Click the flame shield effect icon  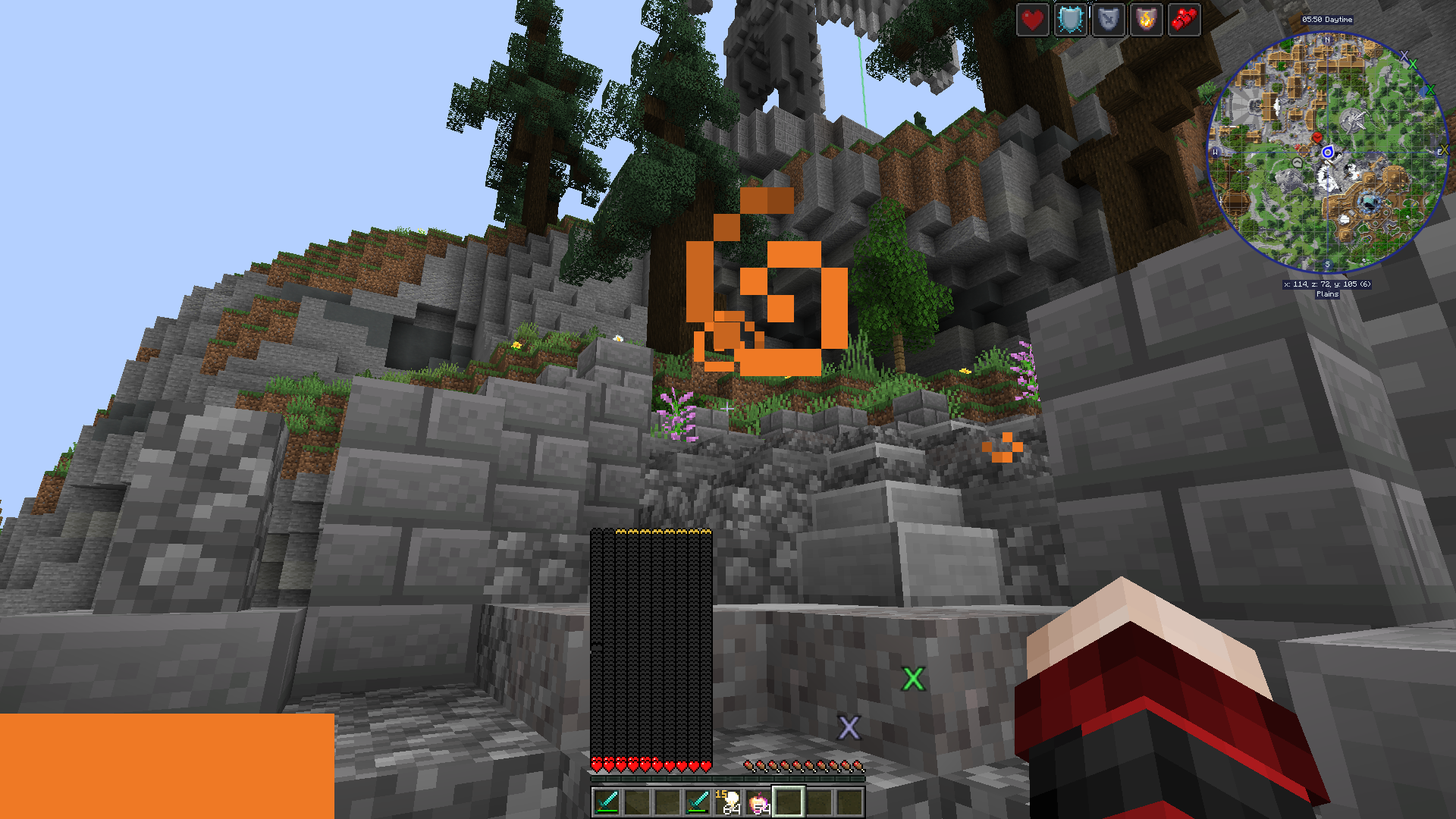click(1146, 20)
